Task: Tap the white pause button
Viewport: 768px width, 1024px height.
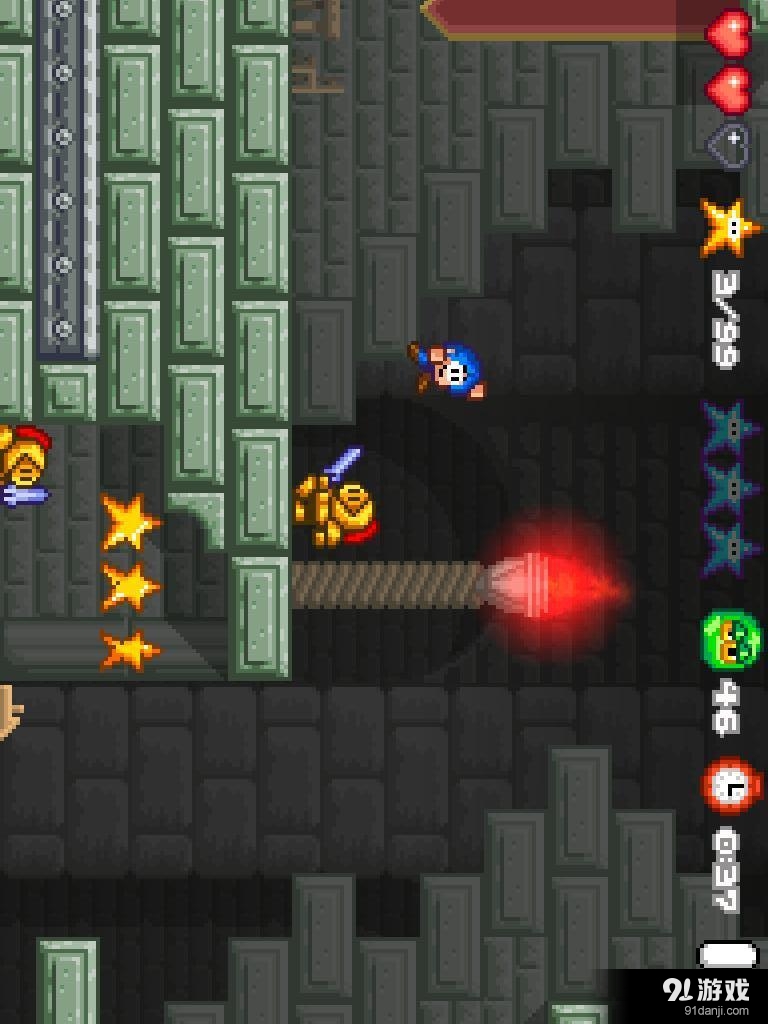Action: coord(728,955)
